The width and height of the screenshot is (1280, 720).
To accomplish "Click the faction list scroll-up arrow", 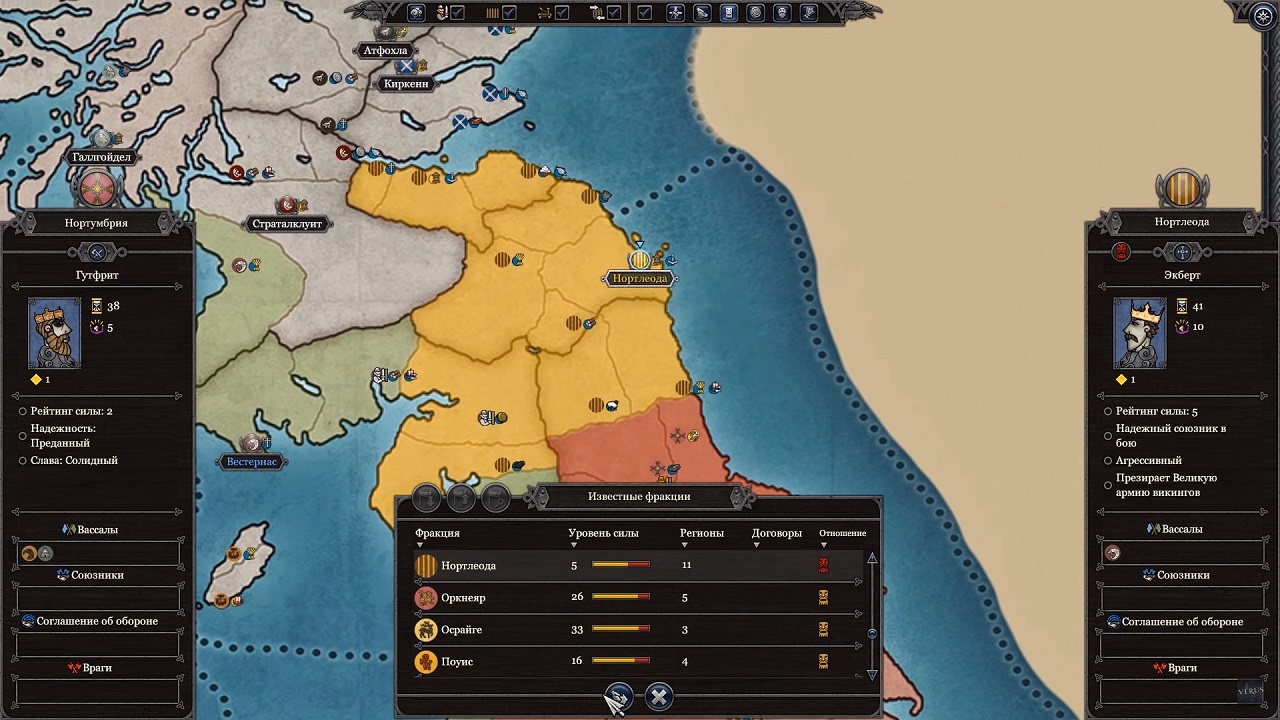I will click(872, 558).
